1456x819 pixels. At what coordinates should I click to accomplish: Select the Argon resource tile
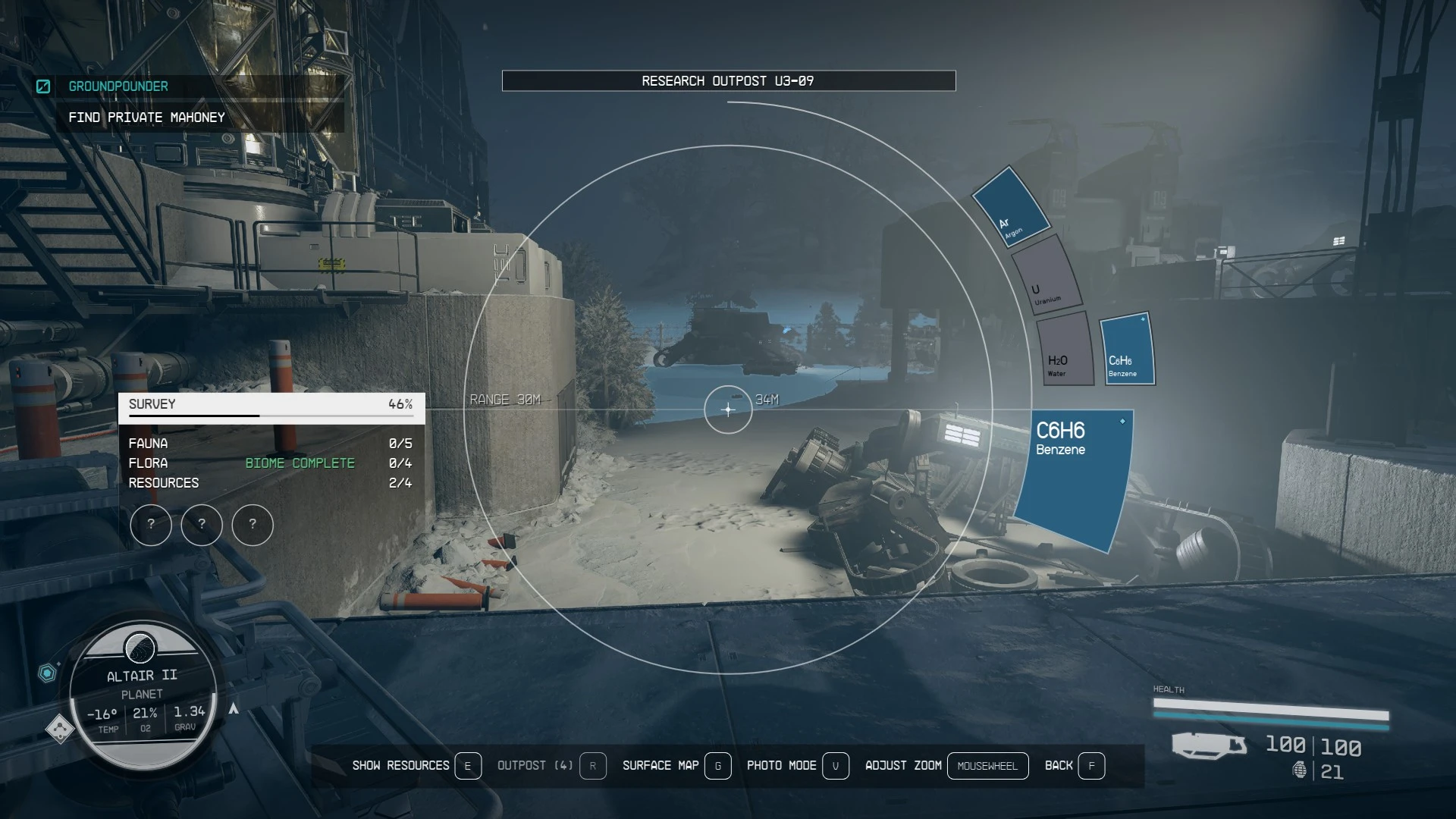(1011, 206)
